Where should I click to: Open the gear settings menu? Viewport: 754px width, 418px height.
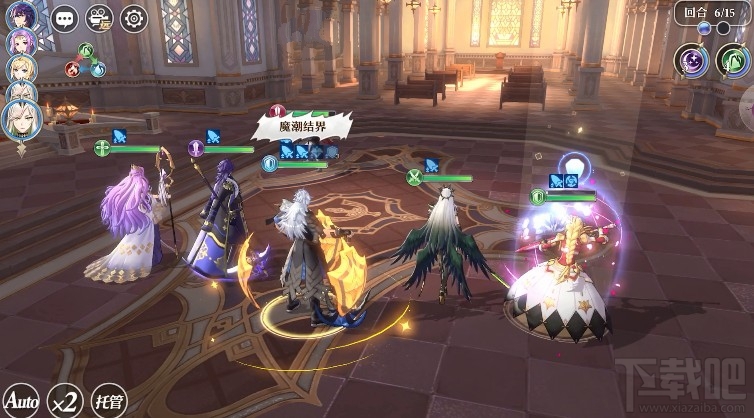pos(133,17)
